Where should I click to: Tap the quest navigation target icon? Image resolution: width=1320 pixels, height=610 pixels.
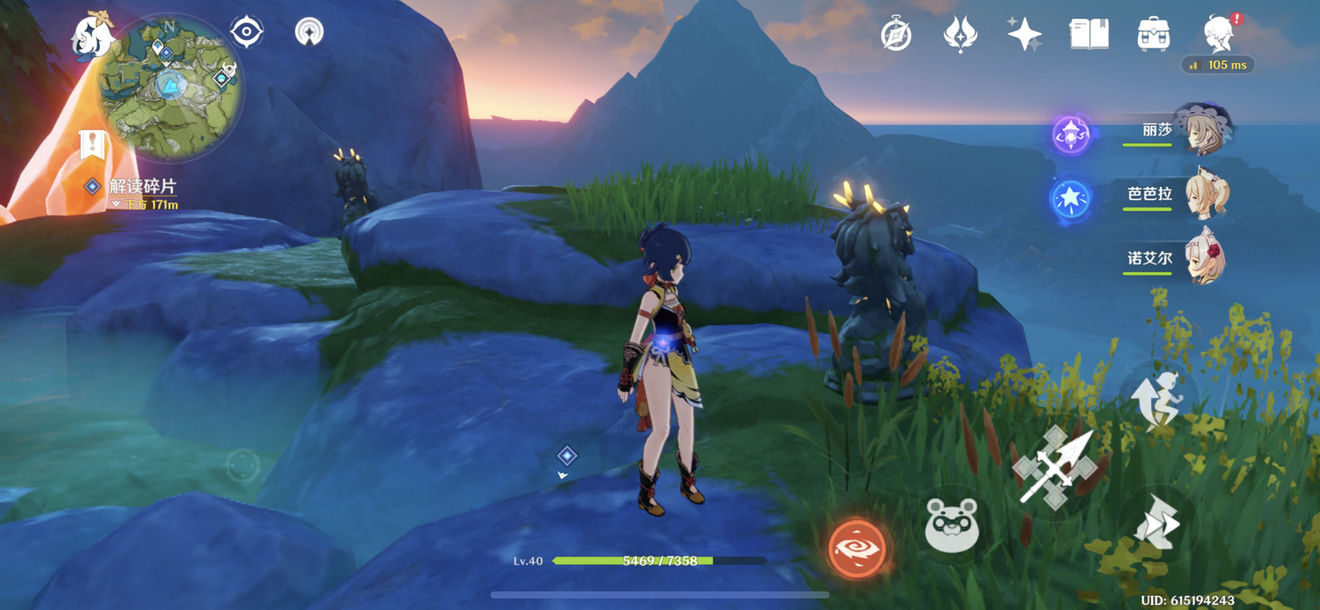(246, 32)
